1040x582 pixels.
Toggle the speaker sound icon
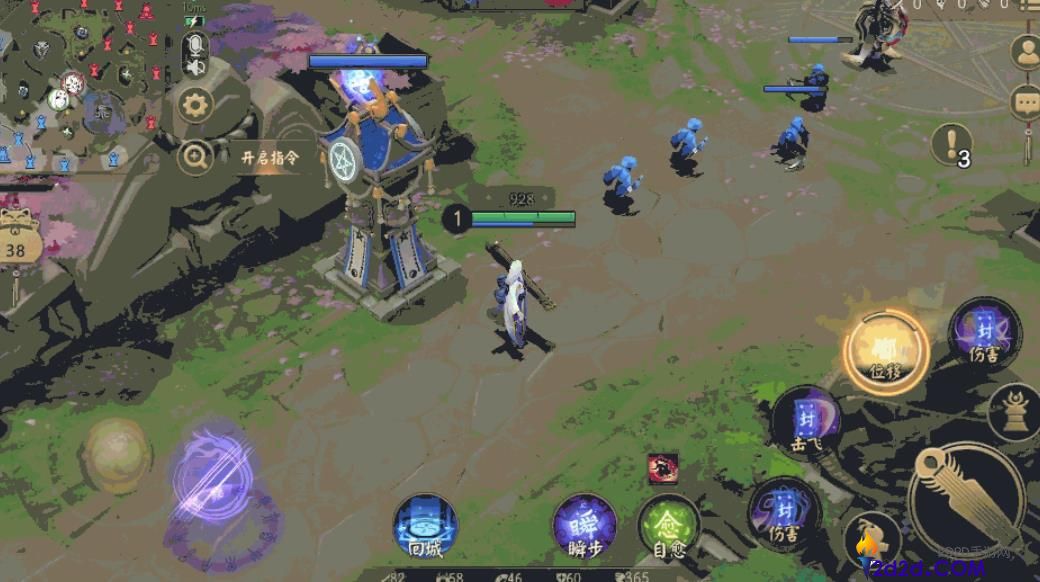pos(195,67)
